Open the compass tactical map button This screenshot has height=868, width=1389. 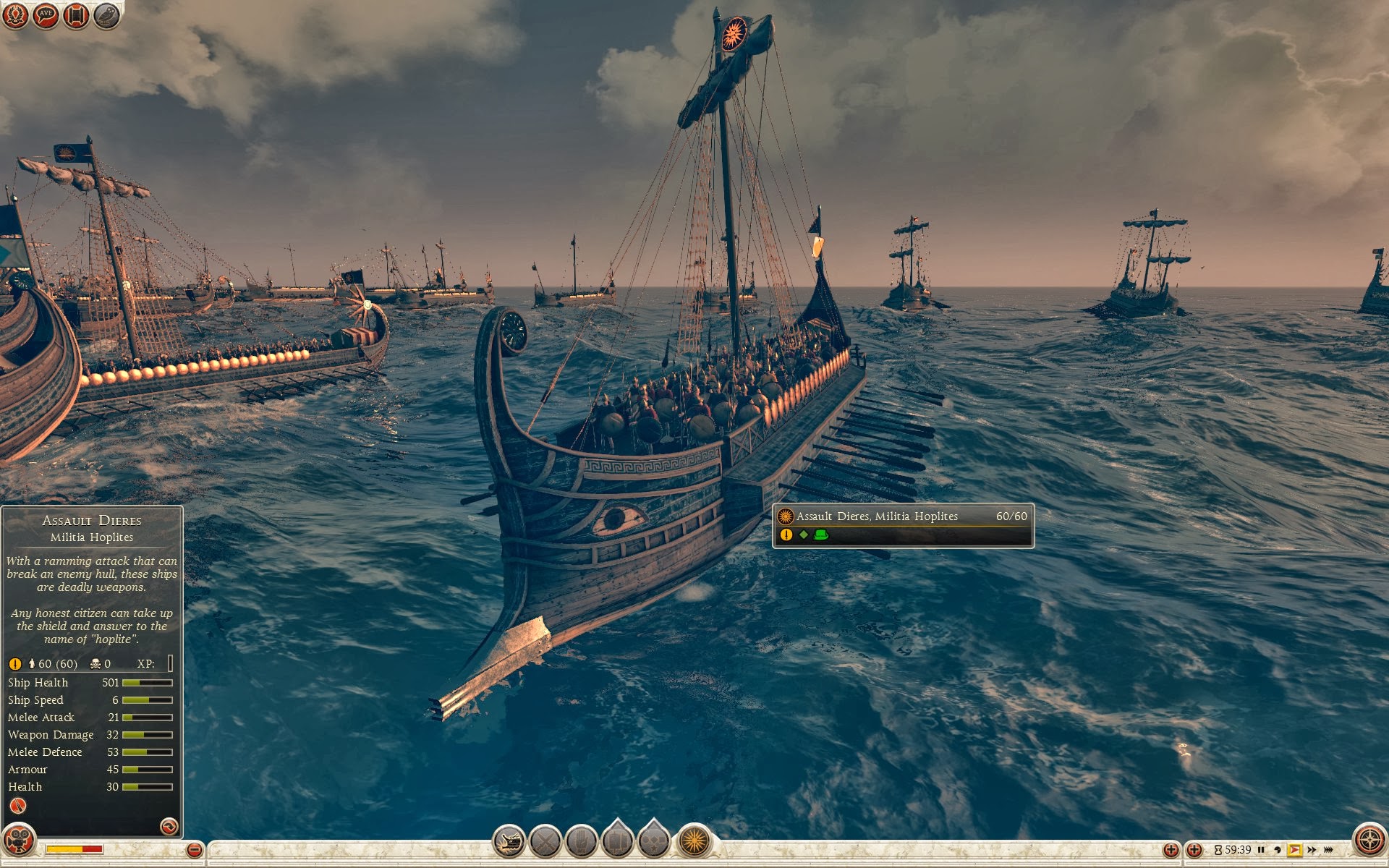(1369, 841)
